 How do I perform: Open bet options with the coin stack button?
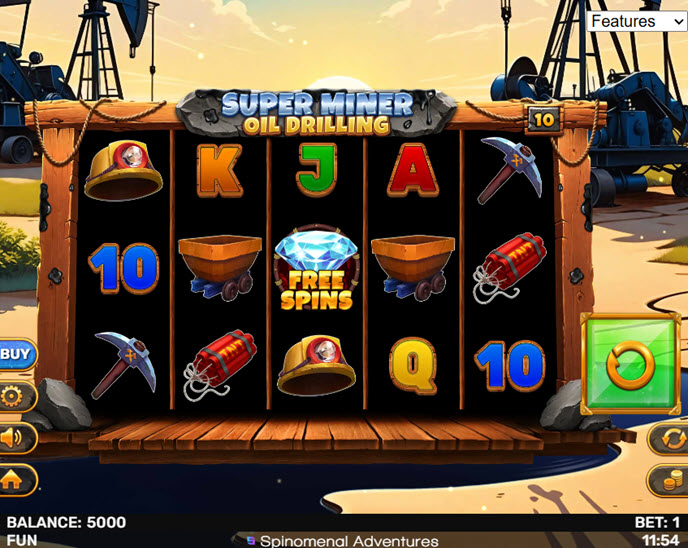pos(669,480)
